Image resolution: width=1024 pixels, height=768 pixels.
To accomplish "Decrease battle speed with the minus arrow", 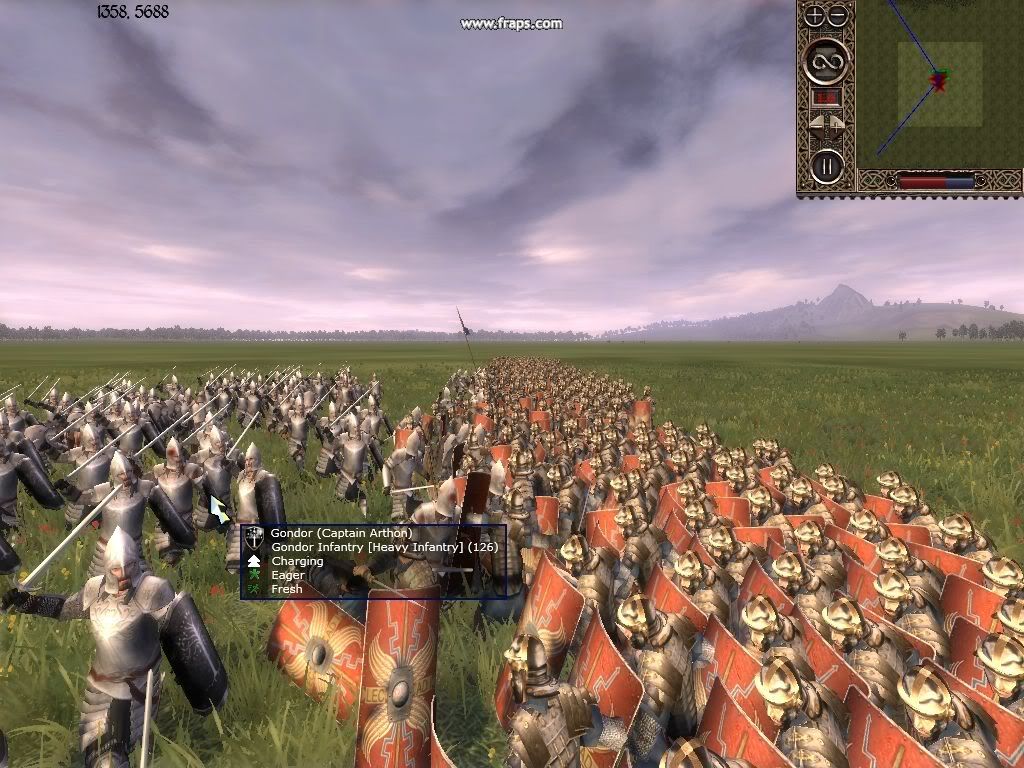I will (816, 125).
